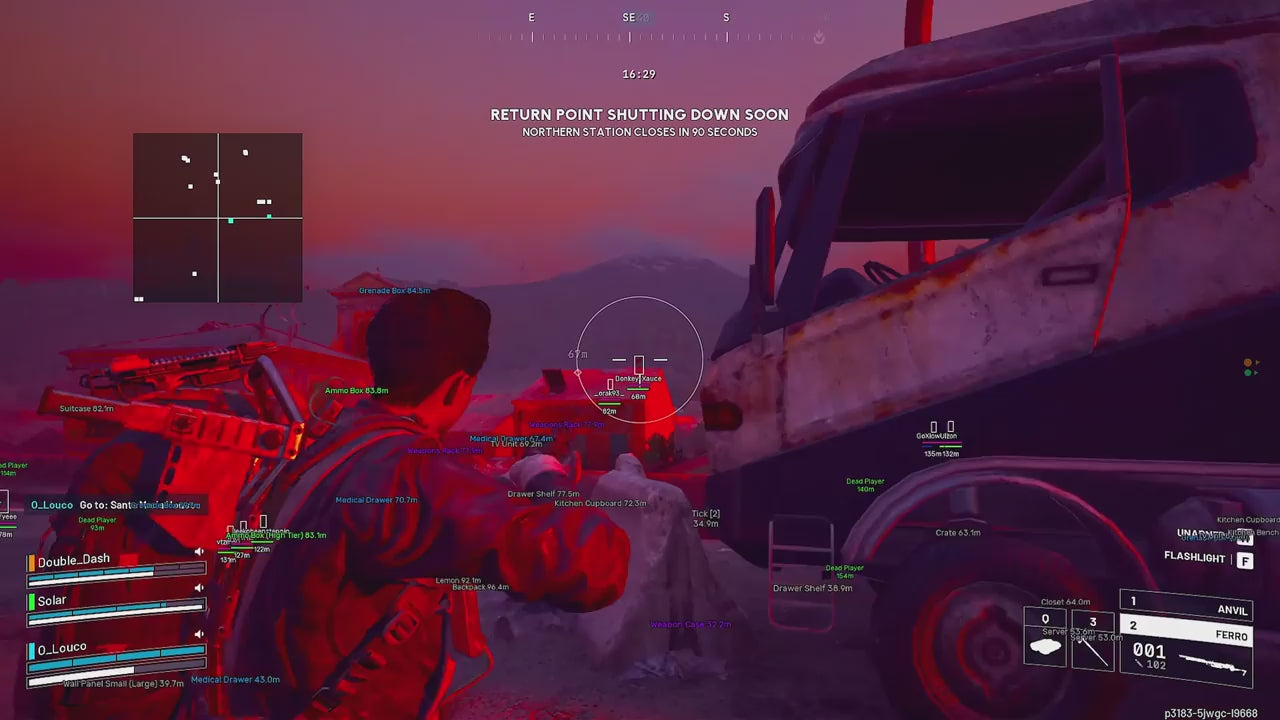Screen dimensions: 1280x720
Task: Select squad member O_Louco
Action: coord(62,649)
